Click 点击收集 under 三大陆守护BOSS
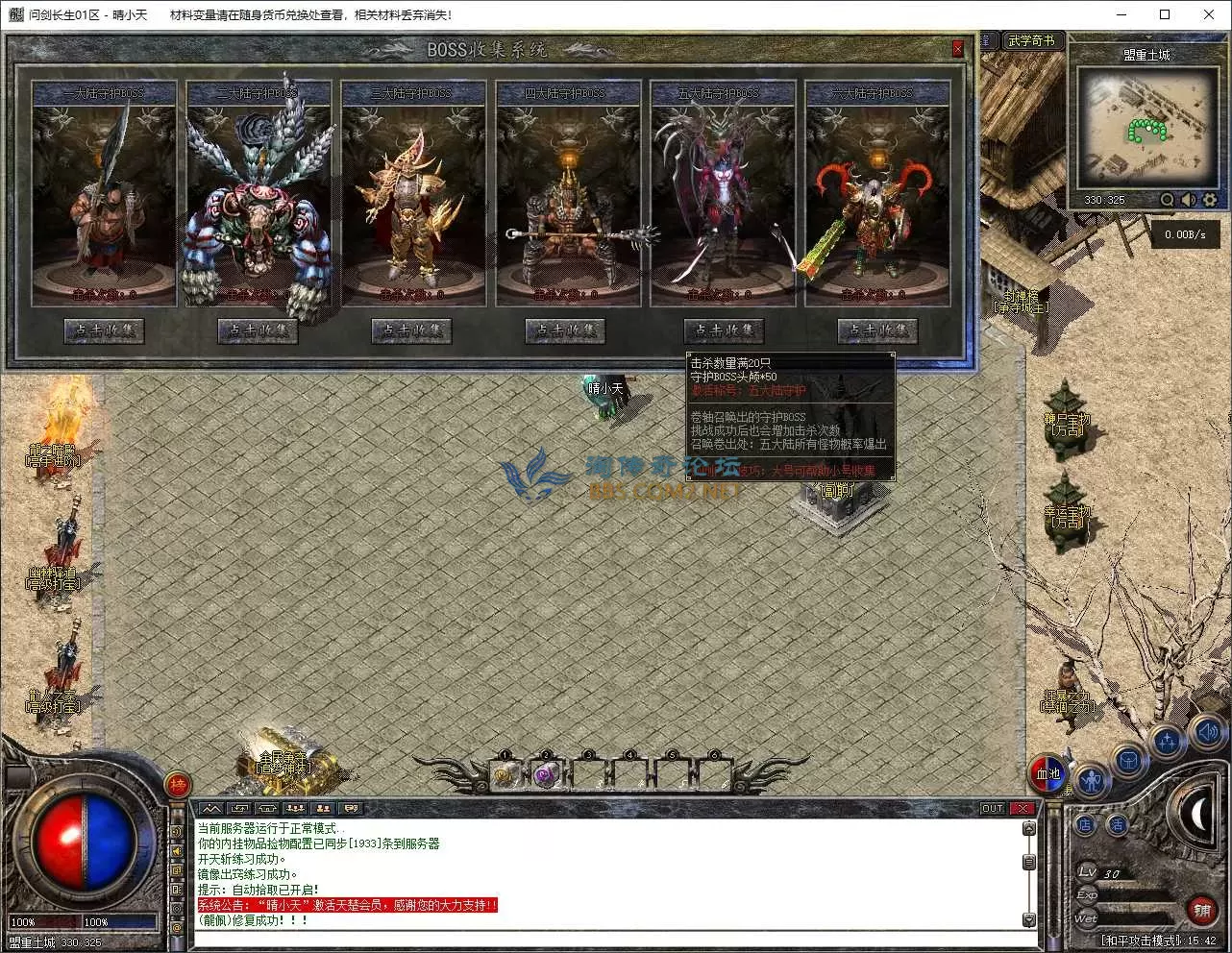This screenshot has width=1232, height=953. pyautogui.click(x=411, y=330)
